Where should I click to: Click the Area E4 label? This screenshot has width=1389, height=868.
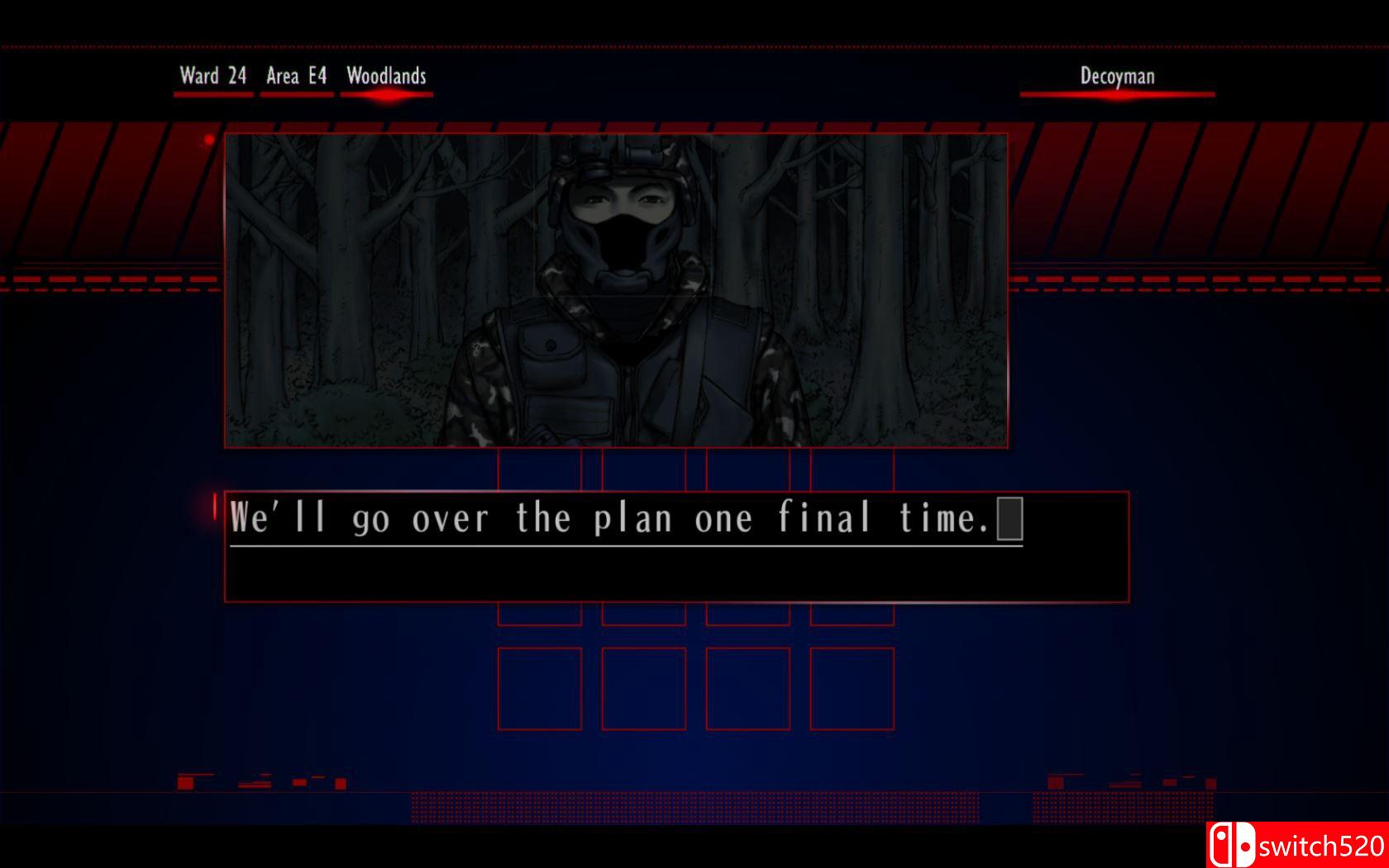coord(296,76)
